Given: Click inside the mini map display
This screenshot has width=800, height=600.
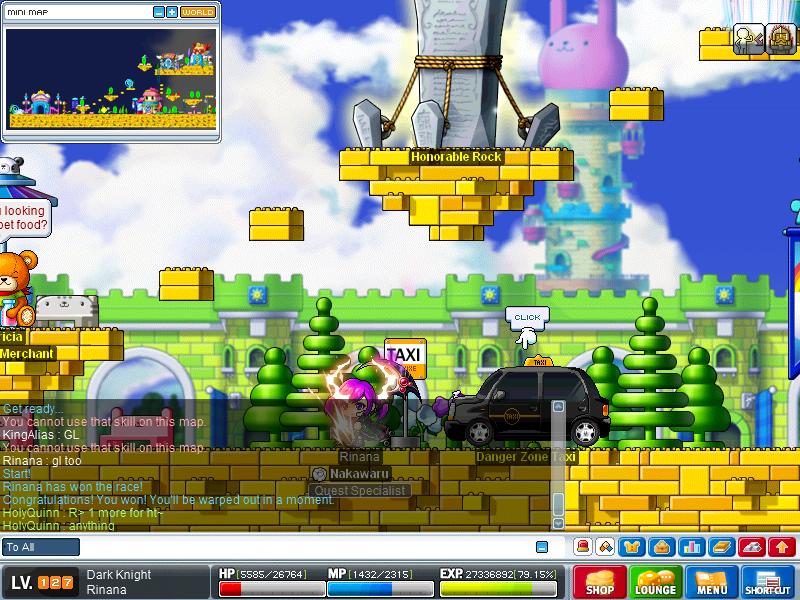Looking at the screenshot, I should click(x=110, y=78).
